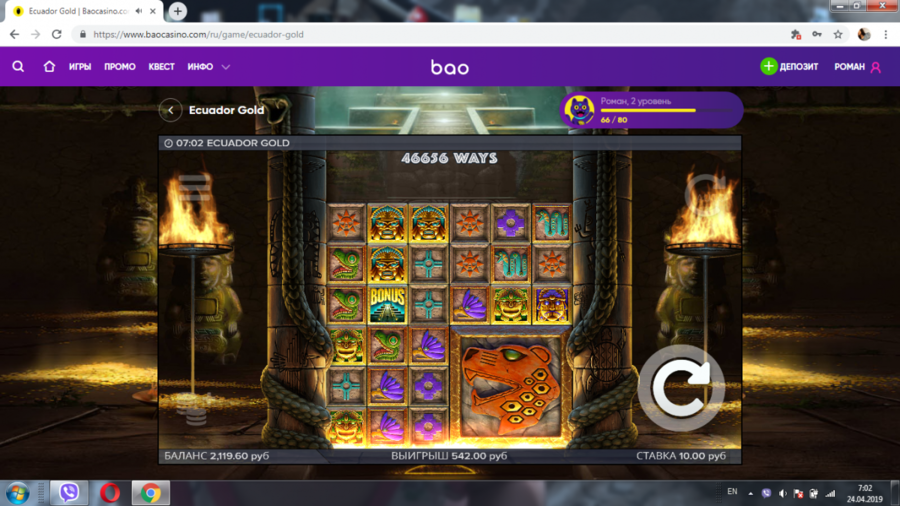Go back using the arrow beside Ecuador Gold
900x506 pixels.
171,110
